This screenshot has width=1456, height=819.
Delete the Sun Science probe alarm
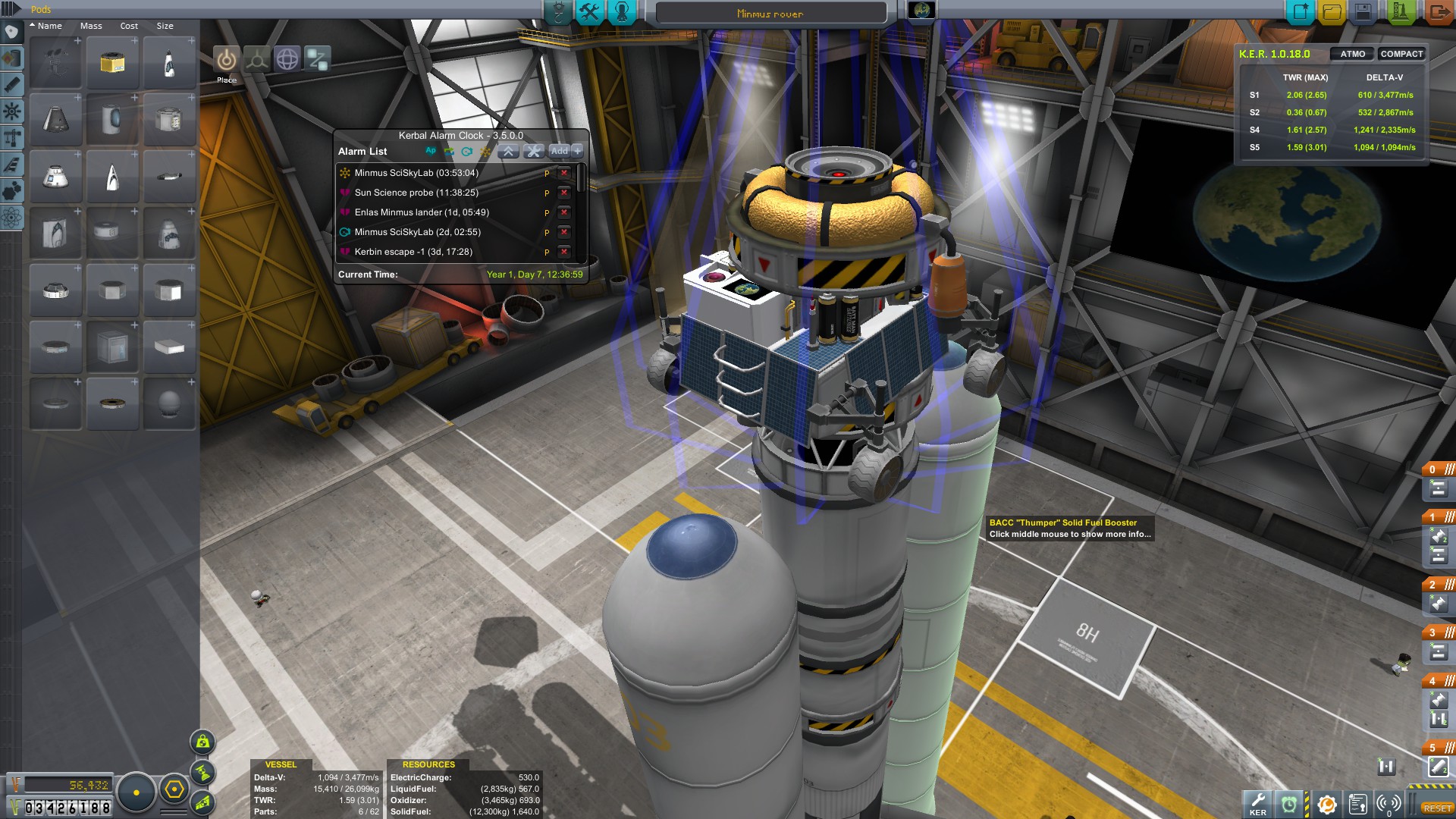coord(563,193)
